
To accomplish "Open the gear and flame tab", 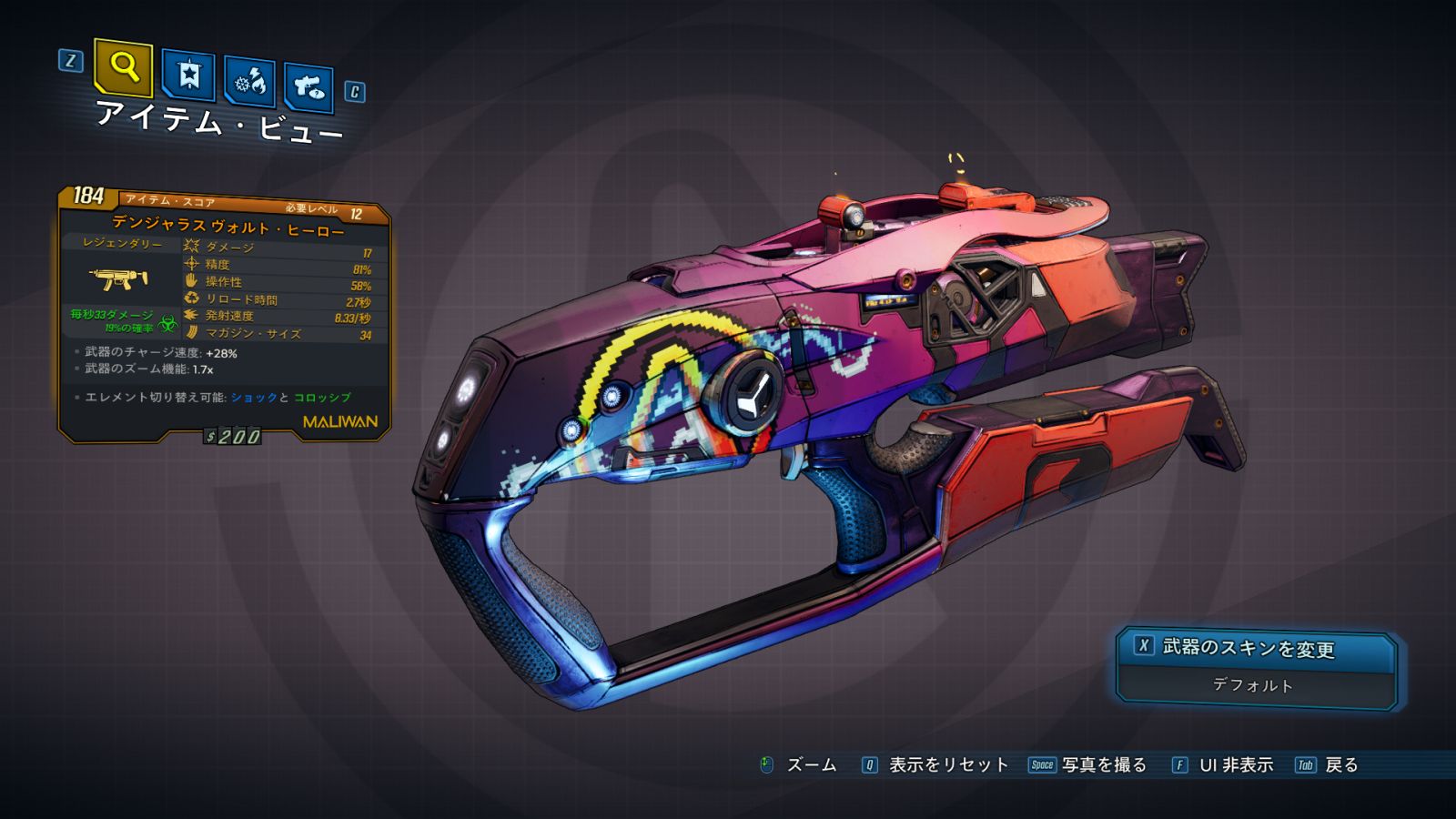I will click(x=249, y=82).
